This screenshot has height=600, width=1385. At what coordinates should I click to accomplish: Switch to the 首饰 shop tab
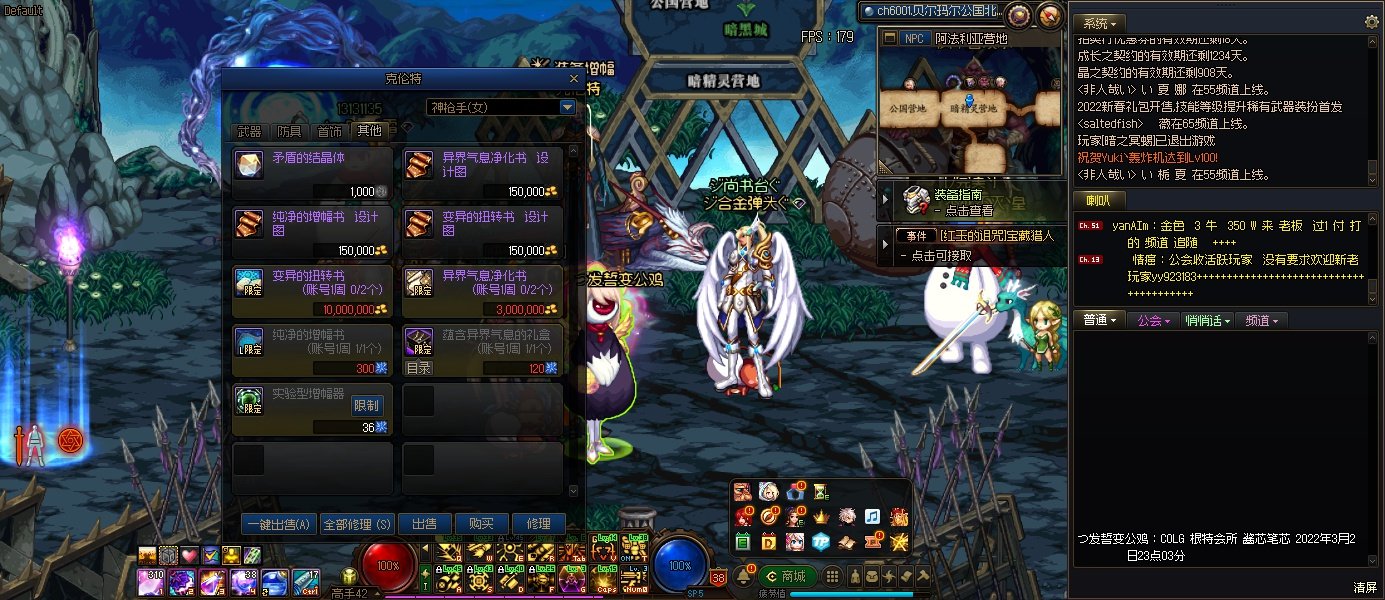(329, 131)
